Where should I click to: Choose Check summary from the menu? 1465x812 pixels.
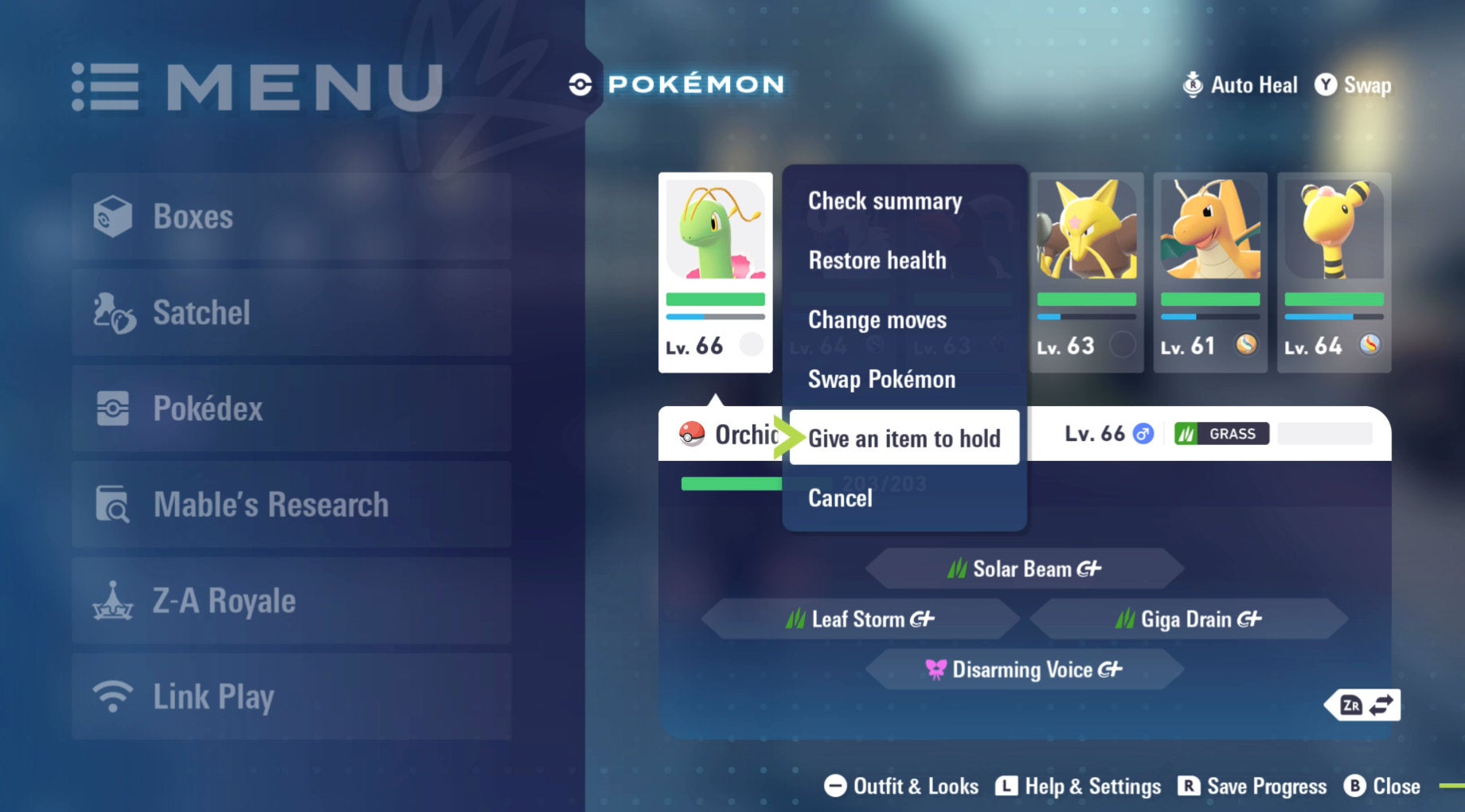(x=884, y=201)
